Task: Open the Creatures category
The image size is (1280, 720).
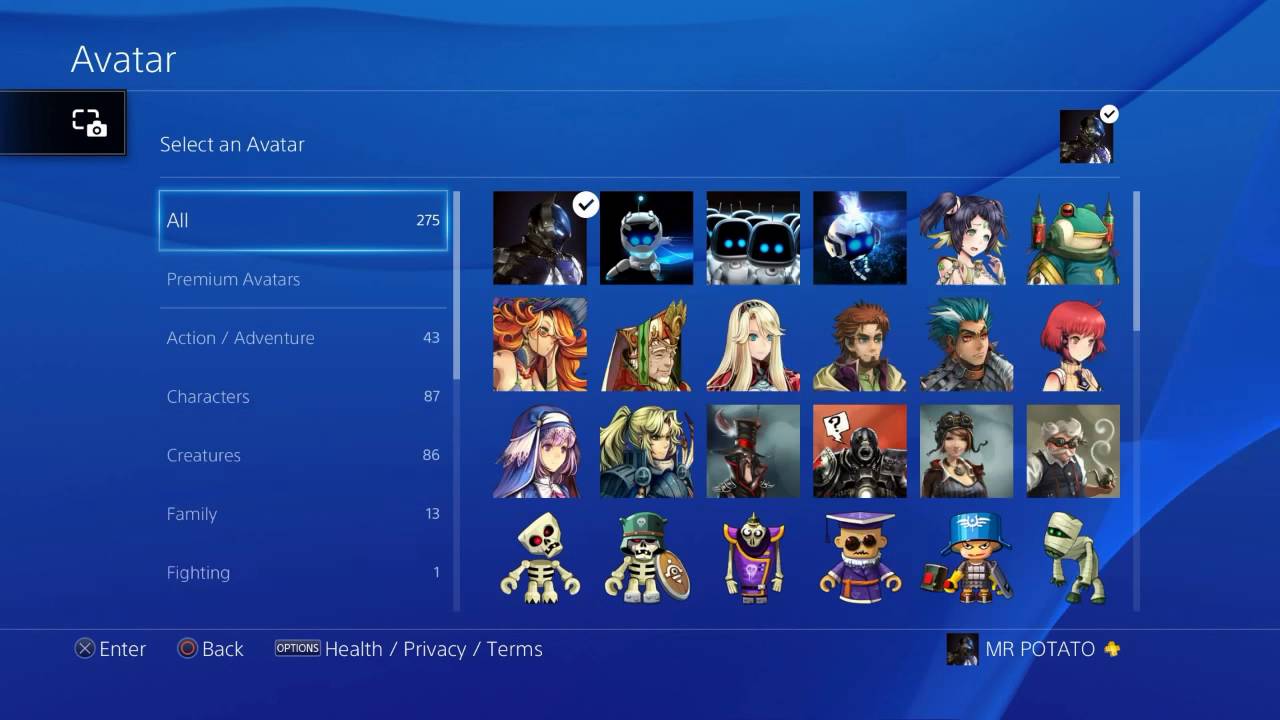Action: click(x=303, y=455)
